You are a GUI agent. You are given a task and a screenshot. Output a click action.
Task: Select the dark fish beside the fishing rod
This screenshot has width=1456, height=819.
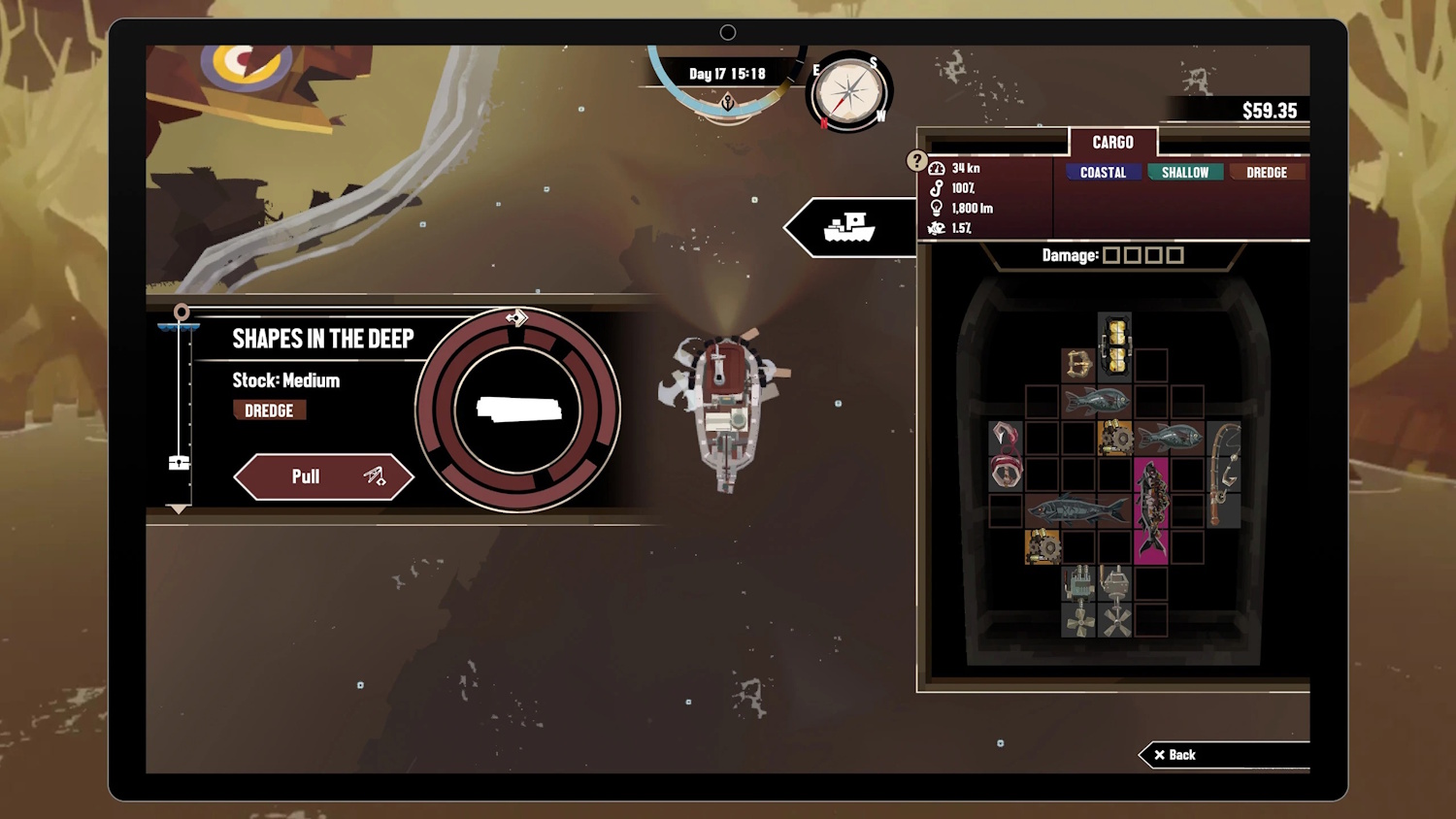pyautogui.click(x=1171, y=438)
